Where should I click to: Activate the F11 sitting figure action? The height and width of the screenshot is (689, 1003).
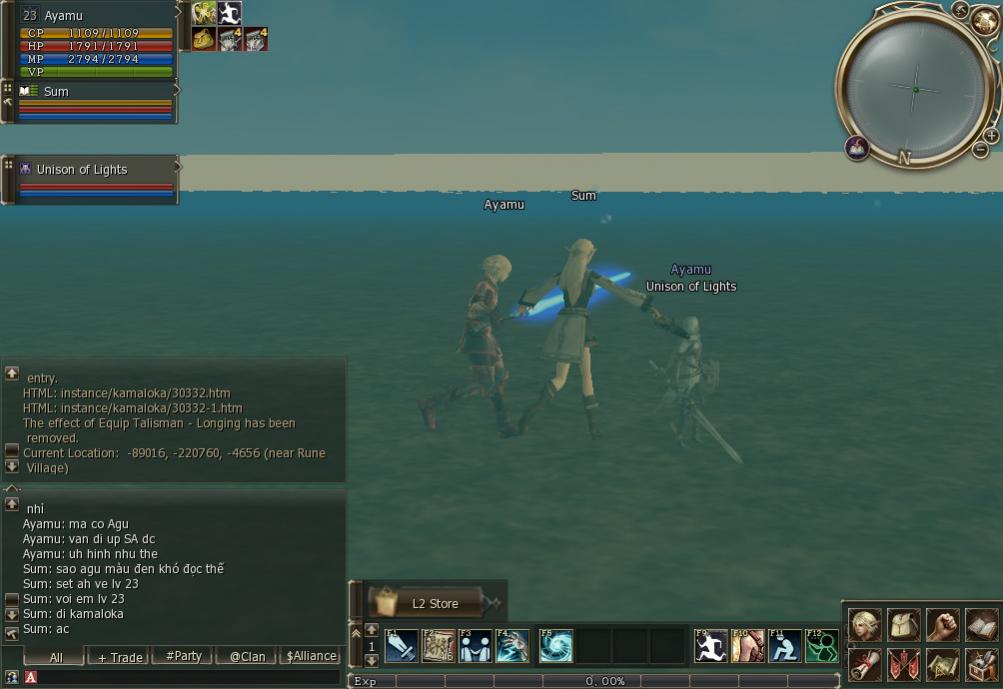785,646
